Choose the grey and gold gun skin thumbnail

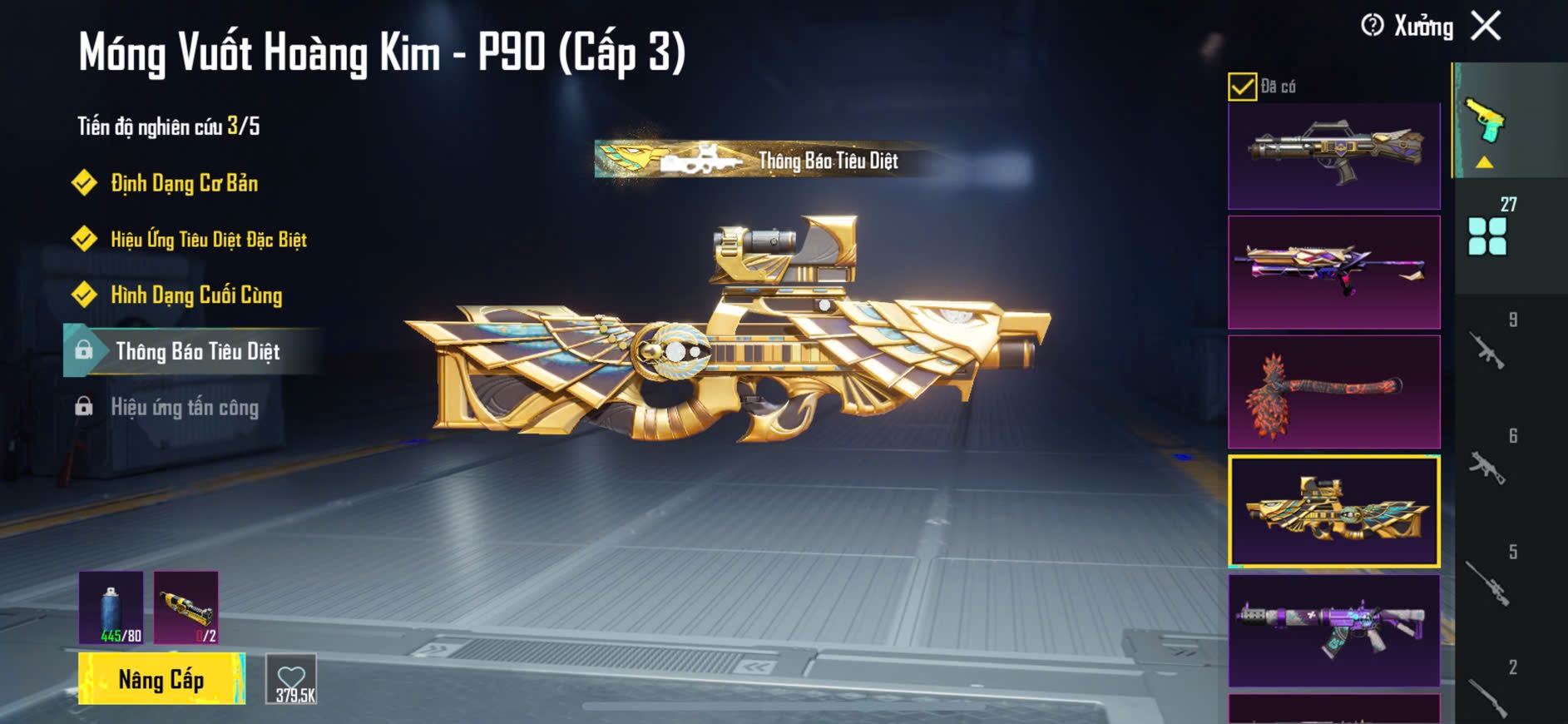(x=1333, y=156)
